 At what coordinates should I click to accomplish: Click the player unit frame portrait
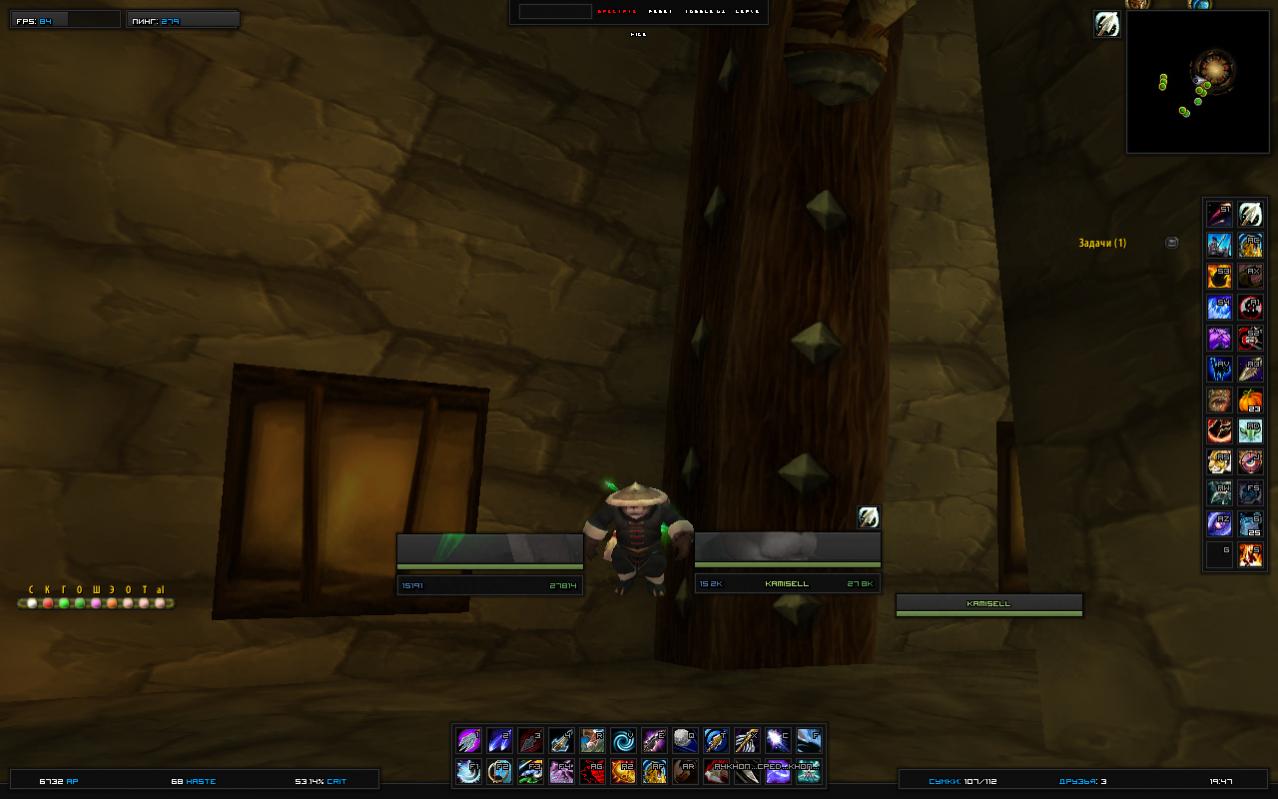(489, 550)
